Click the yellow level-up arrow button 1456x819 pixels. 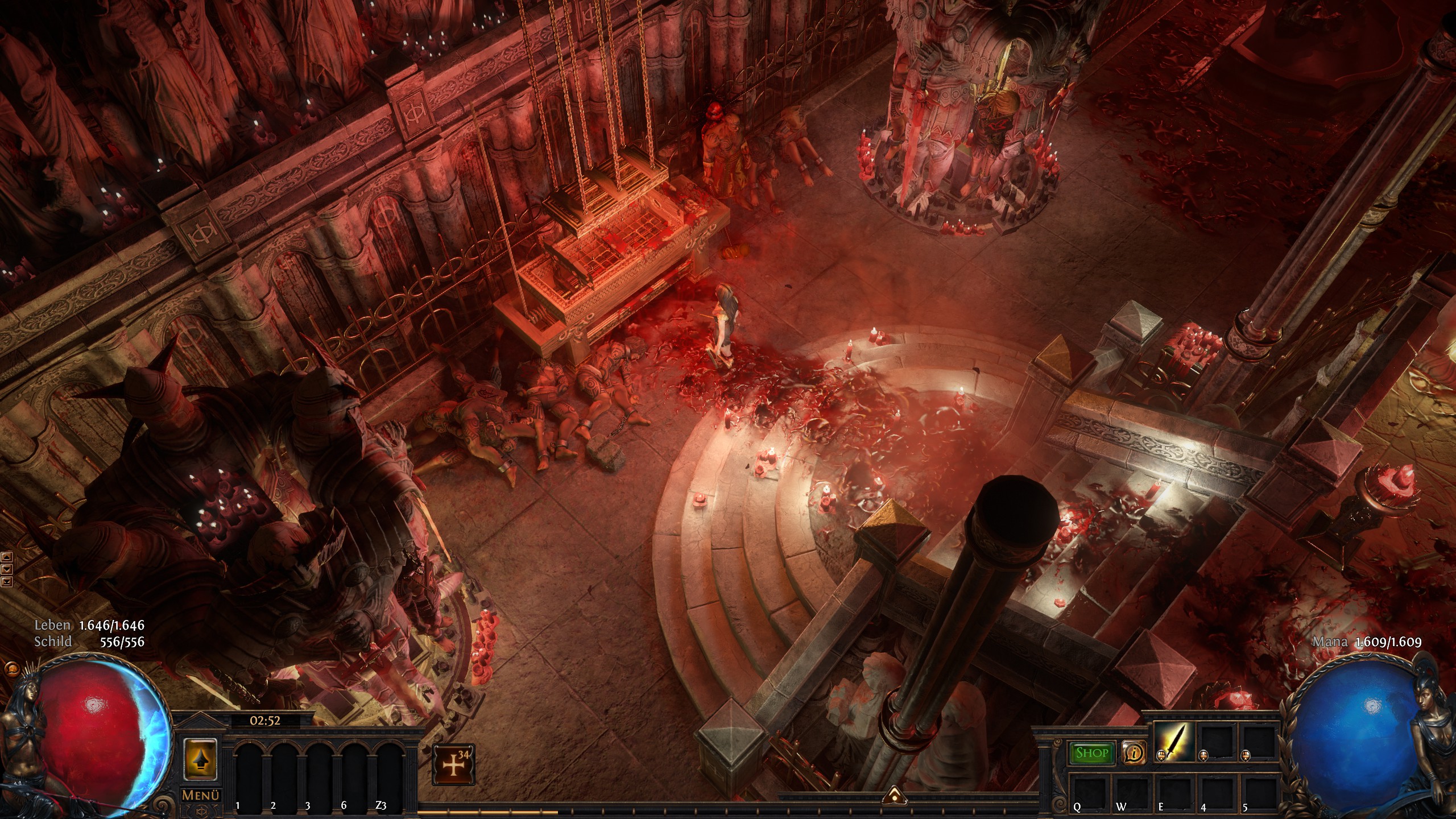[201, 758]
